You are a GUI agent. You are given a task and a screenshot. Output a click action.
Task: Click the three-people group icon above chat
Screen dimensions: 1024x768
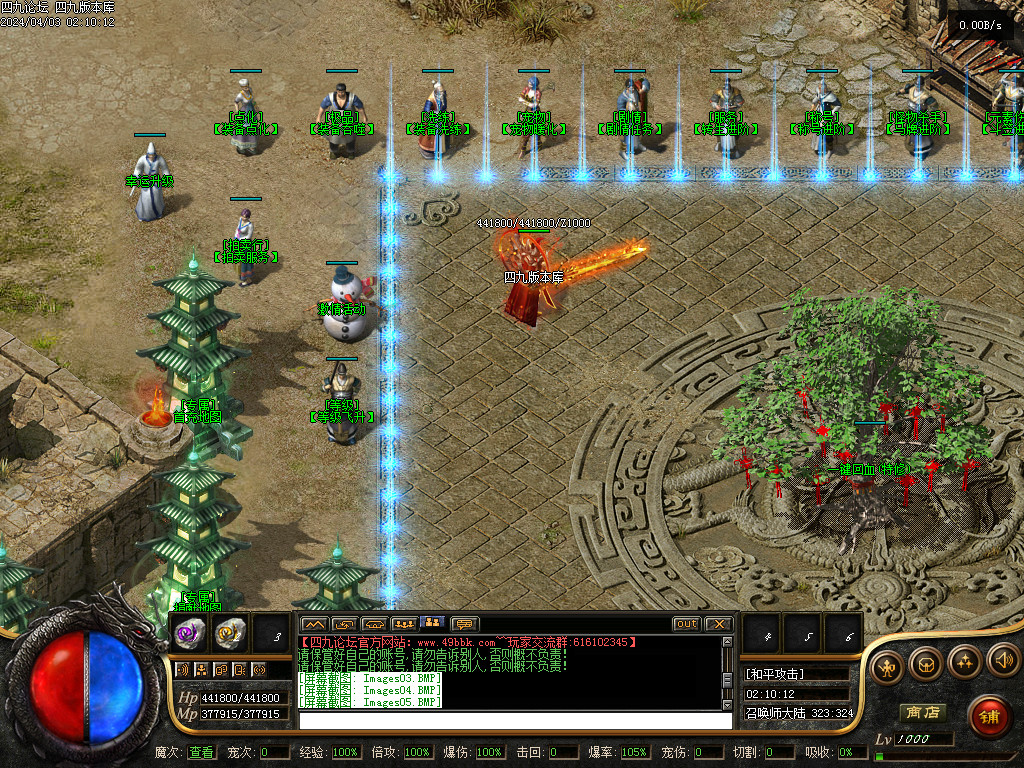pos(404,624)
